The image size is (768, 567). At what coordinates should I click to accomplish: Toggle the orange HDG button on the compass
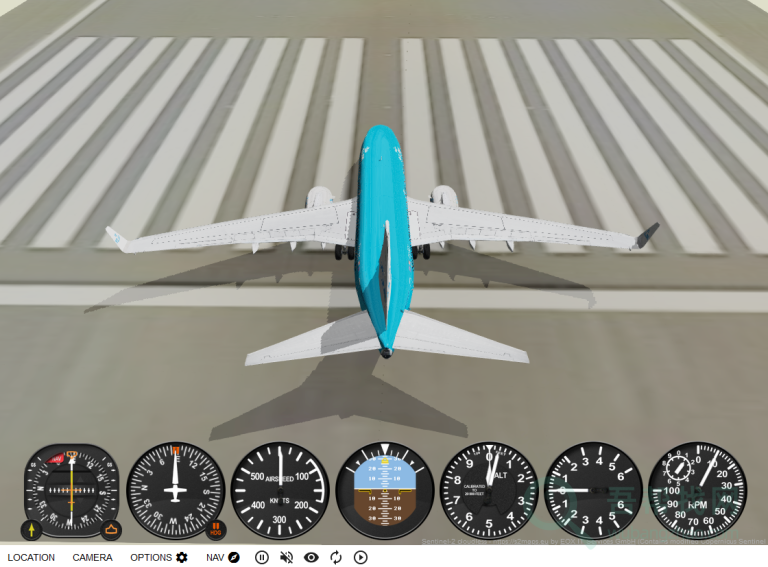(x=216, y=529)
